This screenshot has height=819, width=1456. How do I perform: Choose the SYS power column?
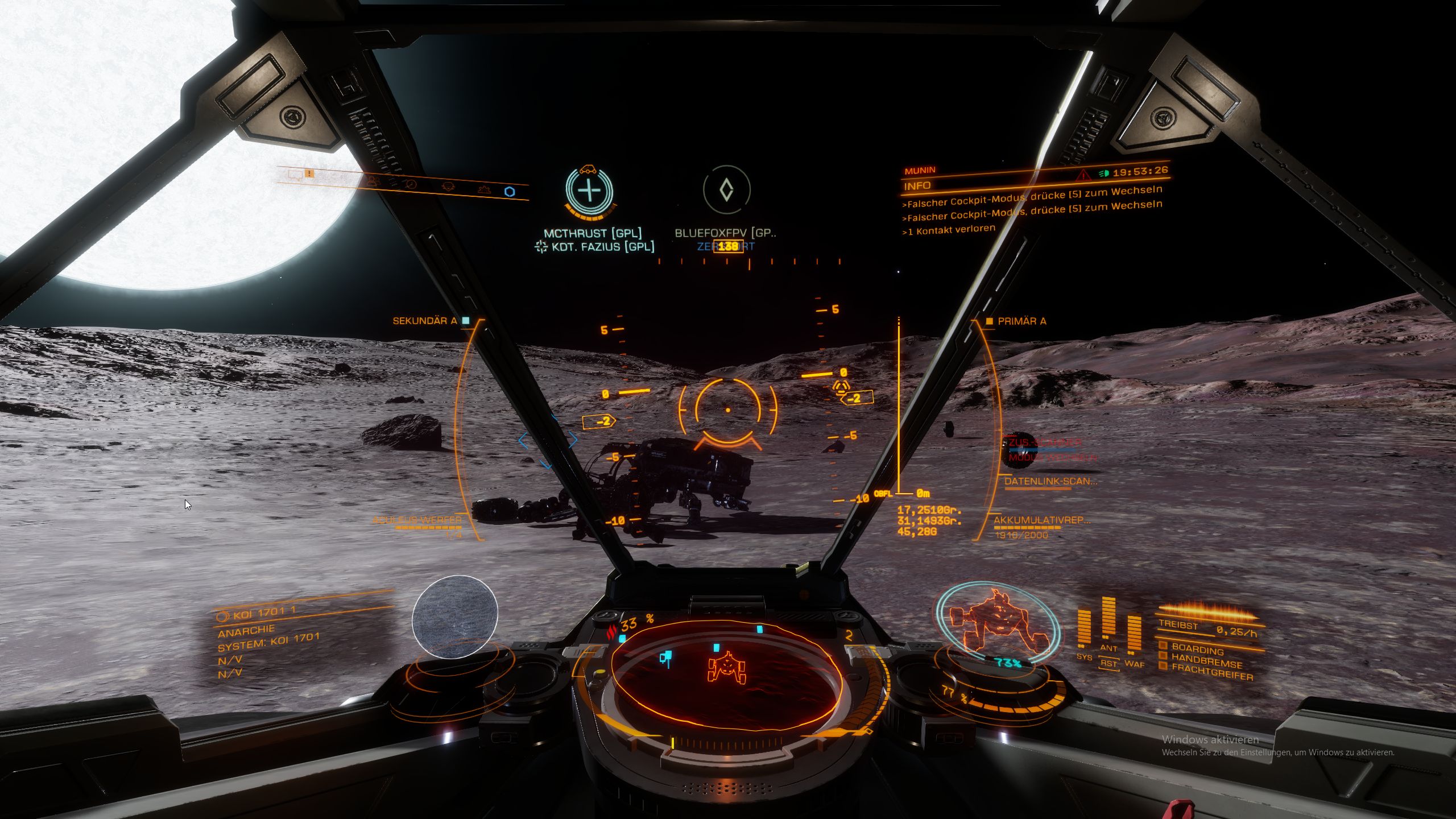pyautogui.click(x=1084, y=630)
